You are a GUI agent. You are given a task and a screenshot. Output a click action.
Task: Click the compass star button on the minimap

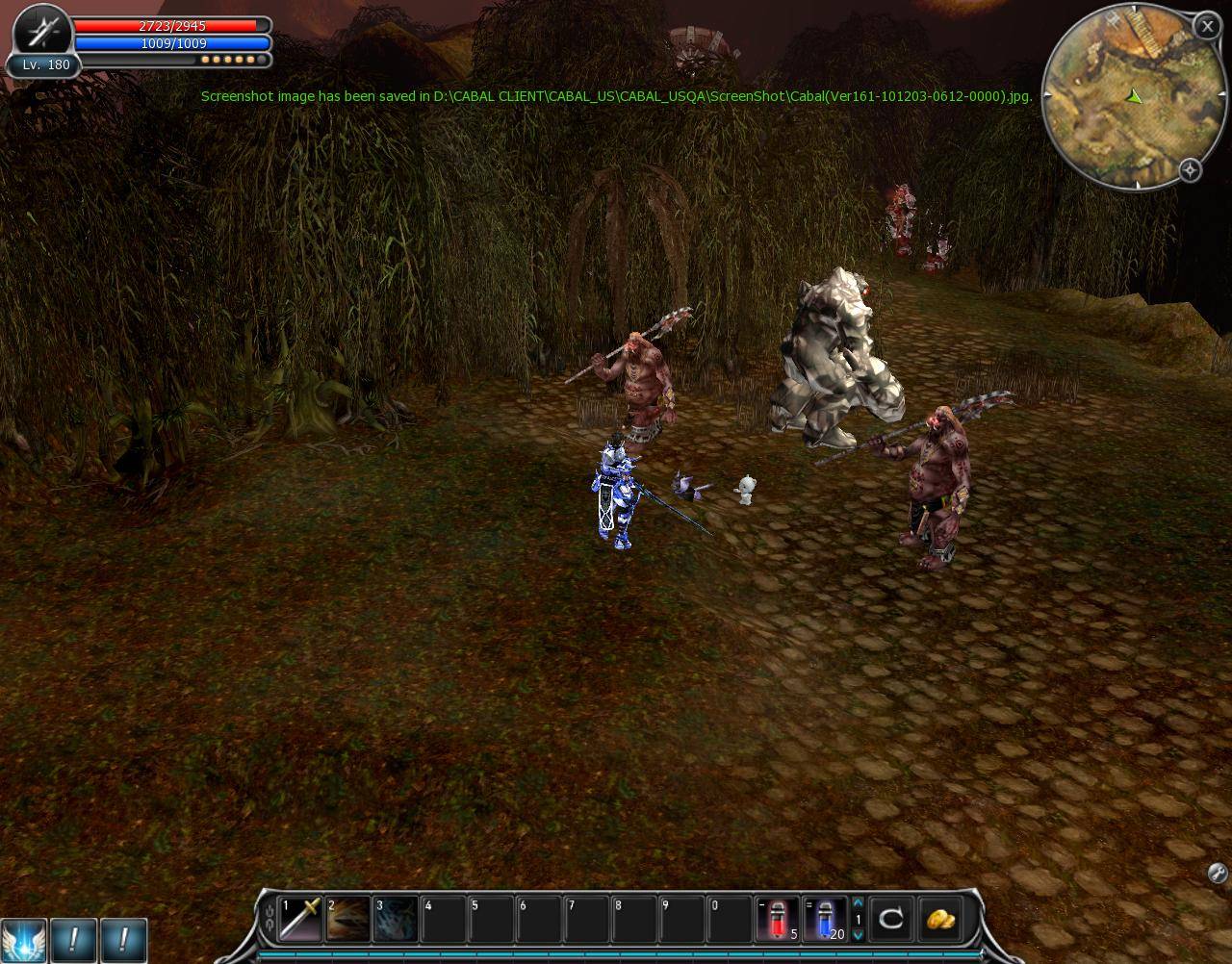(1191, 170)
